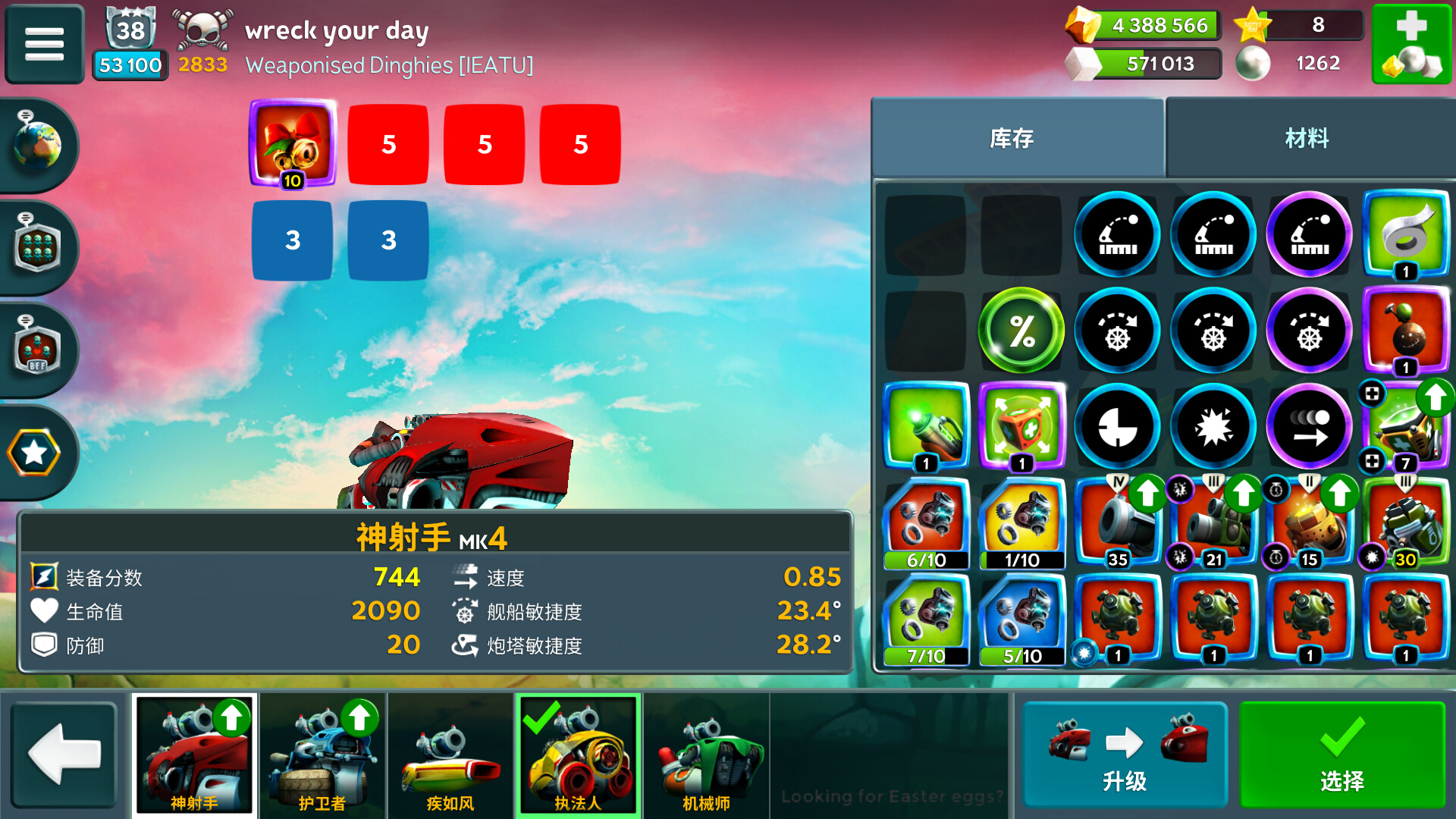Go back with the white arrow button
The width and height of the screenshot is (1456, 819).
point(64,755)
